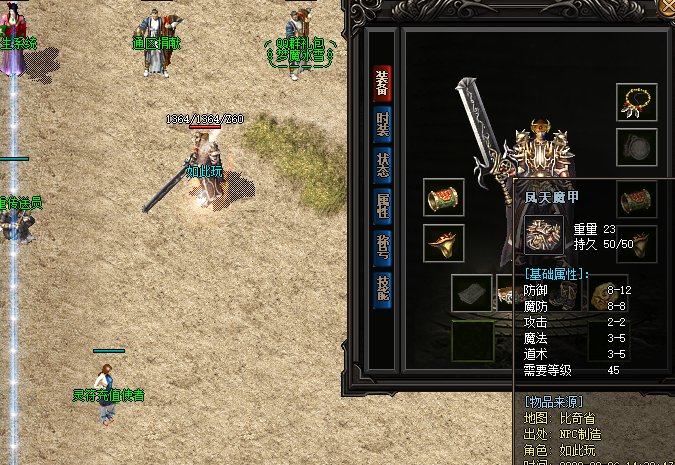Select the beaded necklace equipment slot
Viewport: 675px width, 465px height.
coord(636,102)
